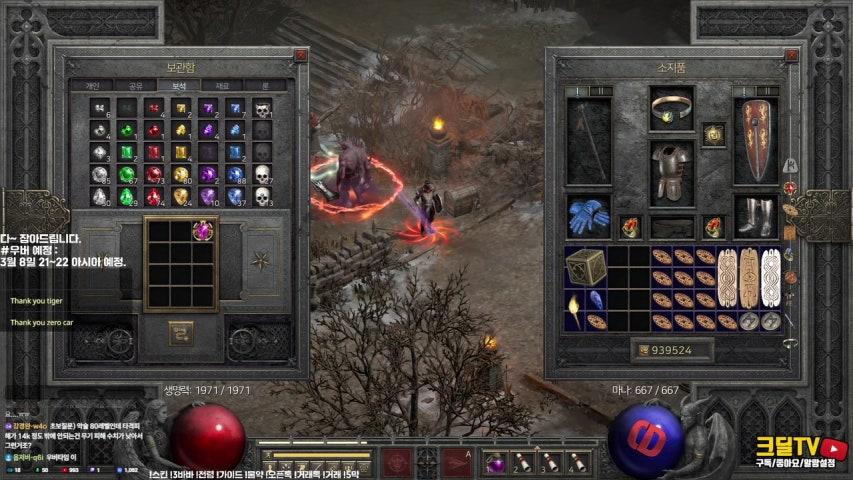Select the equipped amulet slot

(714, 133)
